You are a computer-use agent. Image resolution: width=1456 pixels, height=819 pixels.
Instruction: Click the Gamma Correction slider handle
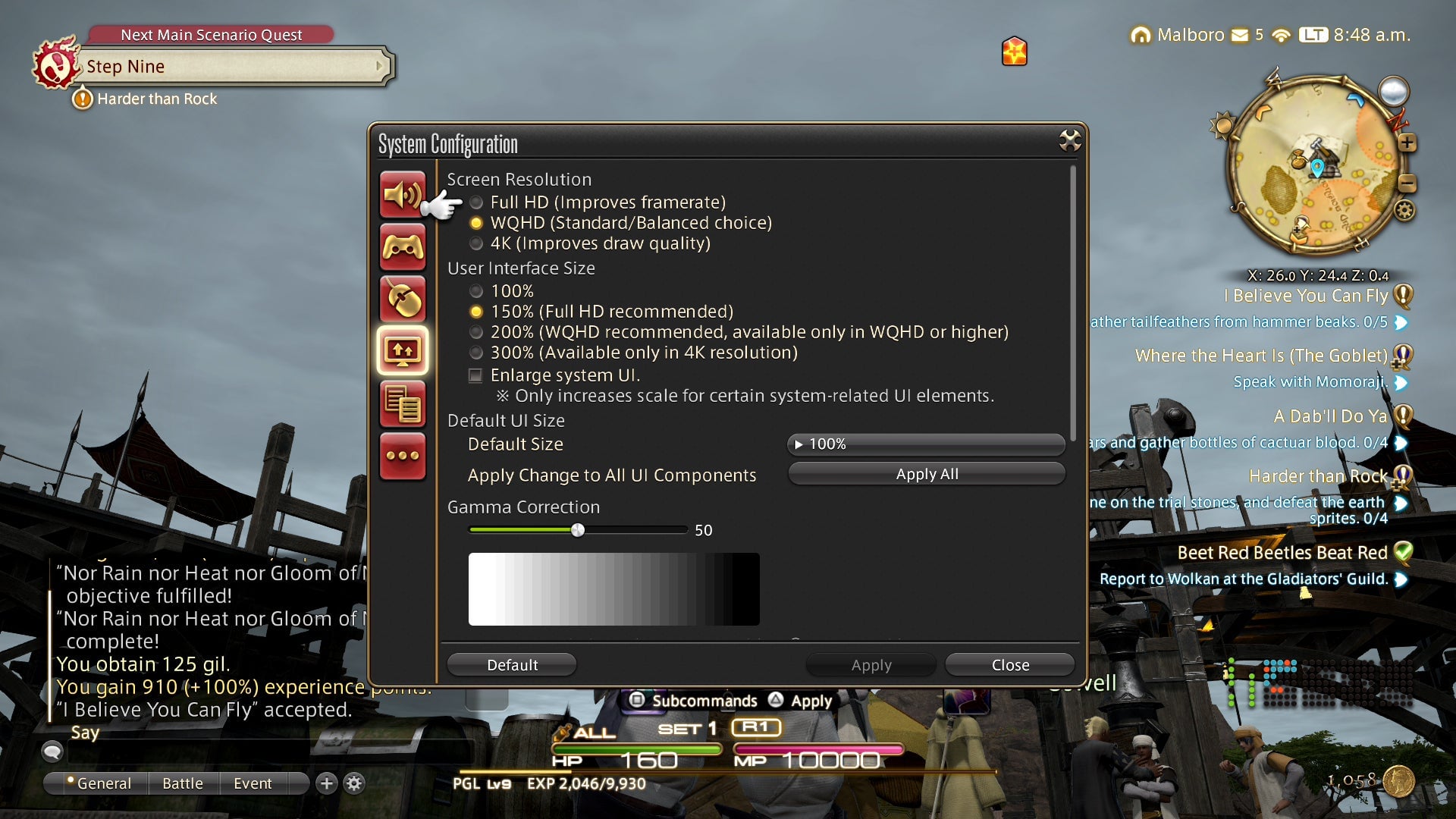coord(578,530)
